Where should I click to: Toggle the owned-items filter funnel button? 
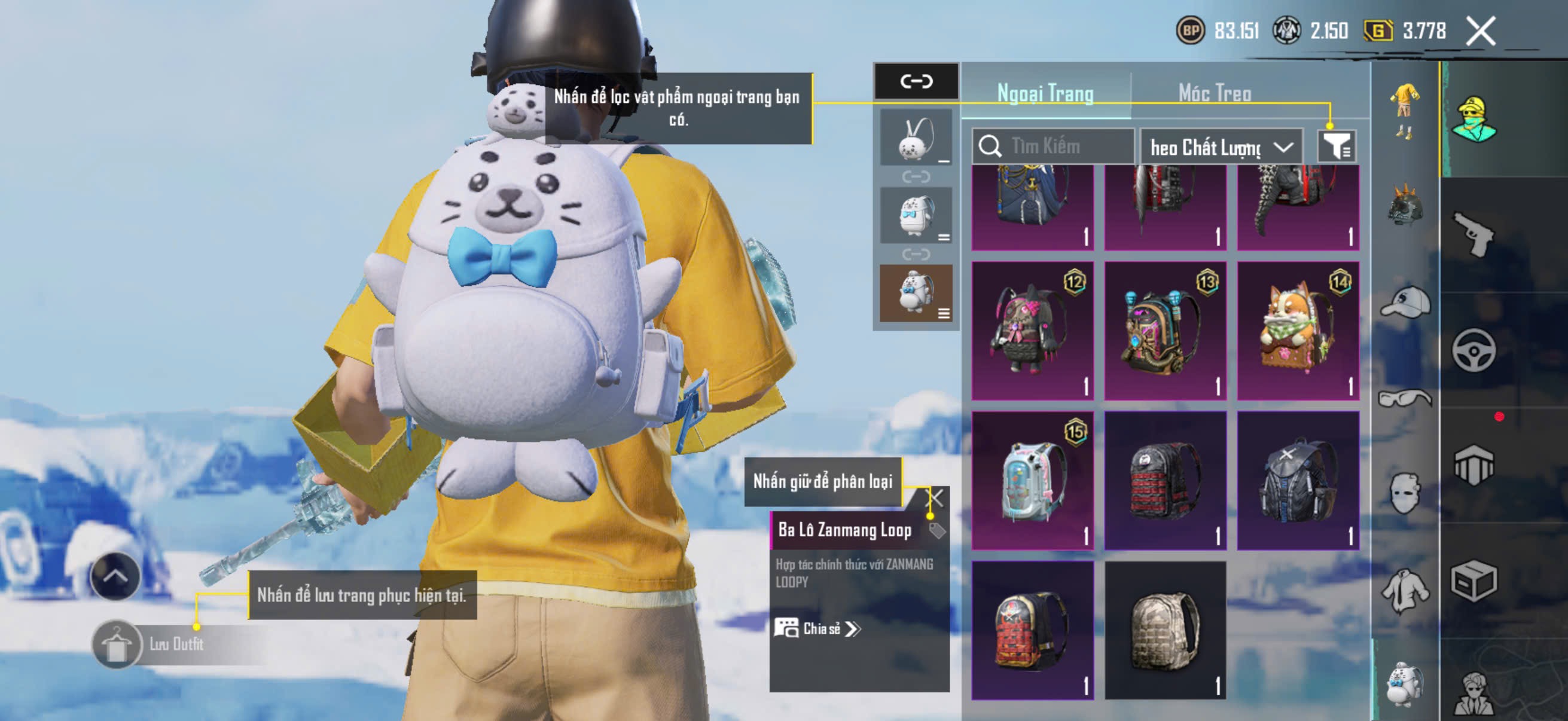(x=1336, y=146)
